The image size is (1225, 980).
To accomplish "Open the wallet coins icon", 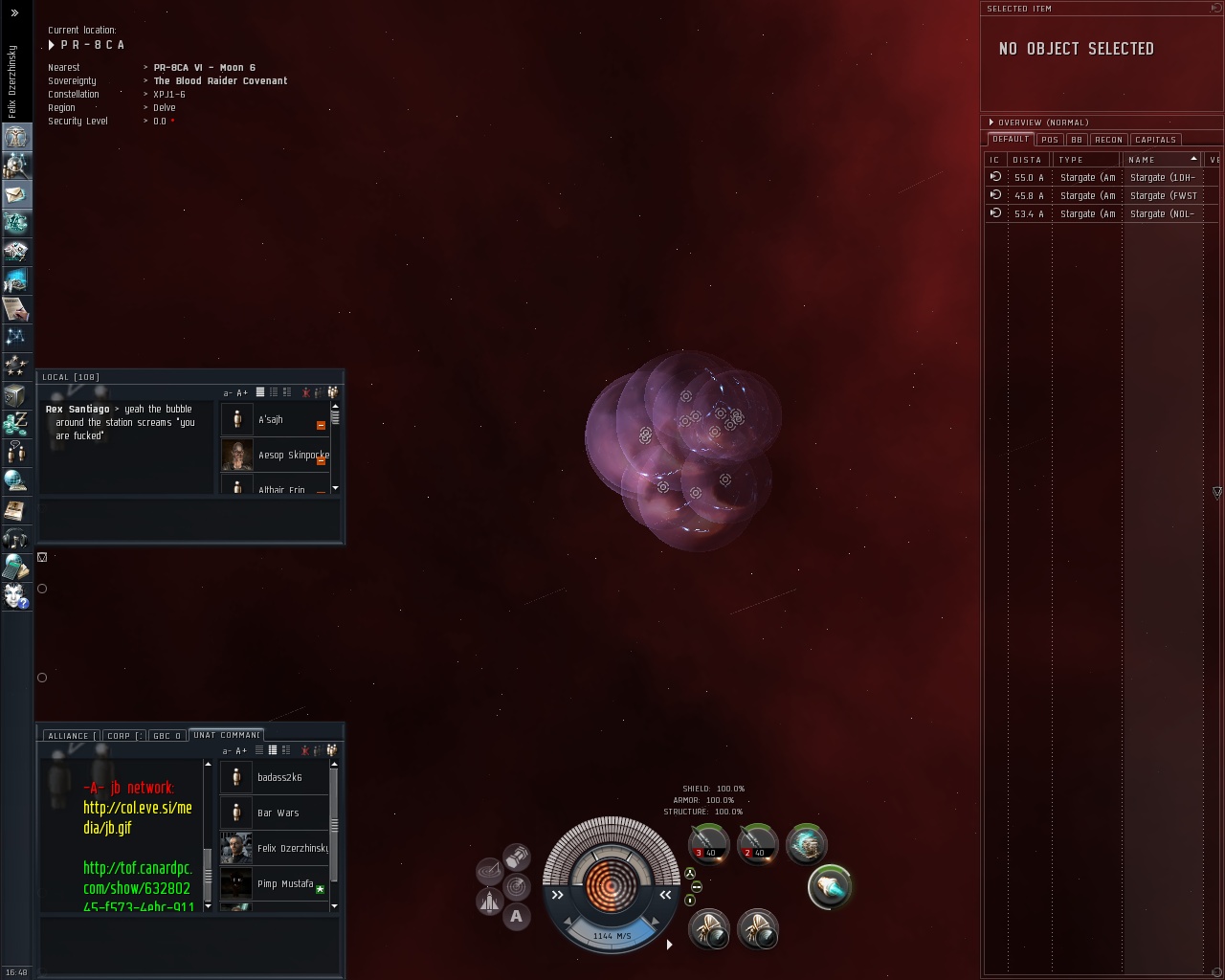I will 16,422.
